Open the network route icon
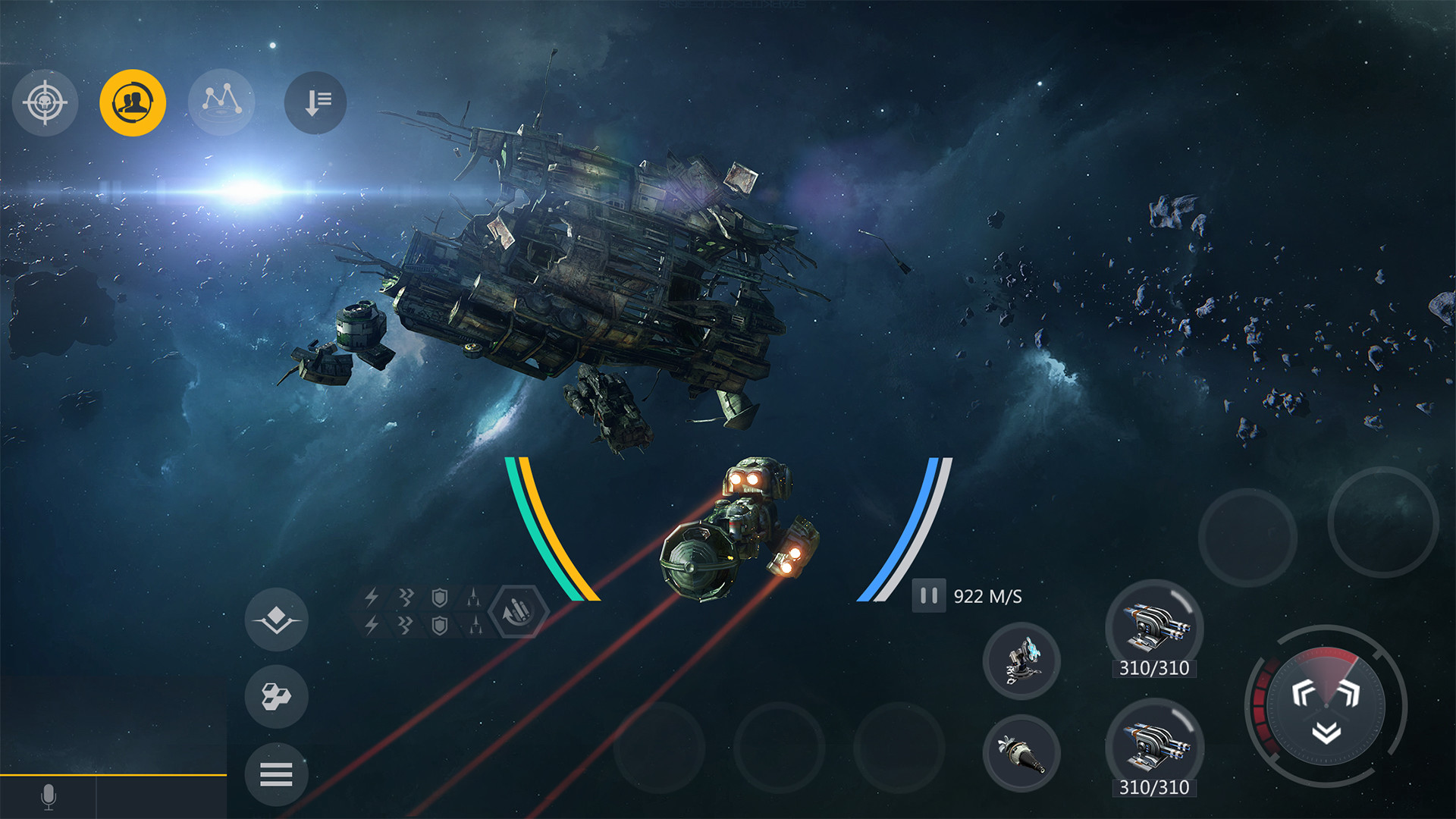 click(222, 102)
